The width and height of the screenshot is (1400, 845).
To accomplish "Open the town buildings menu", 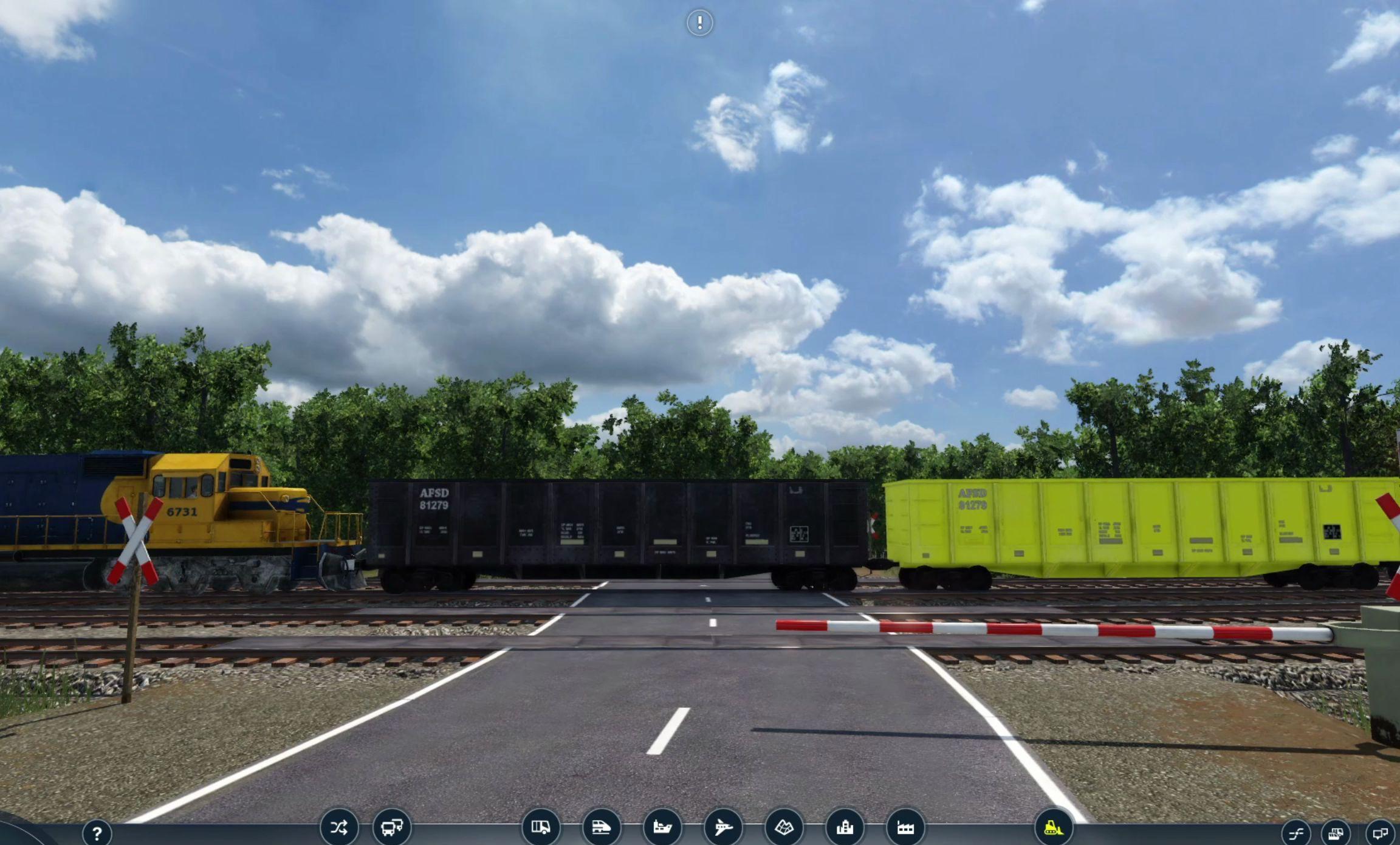I will pos(845,827).
